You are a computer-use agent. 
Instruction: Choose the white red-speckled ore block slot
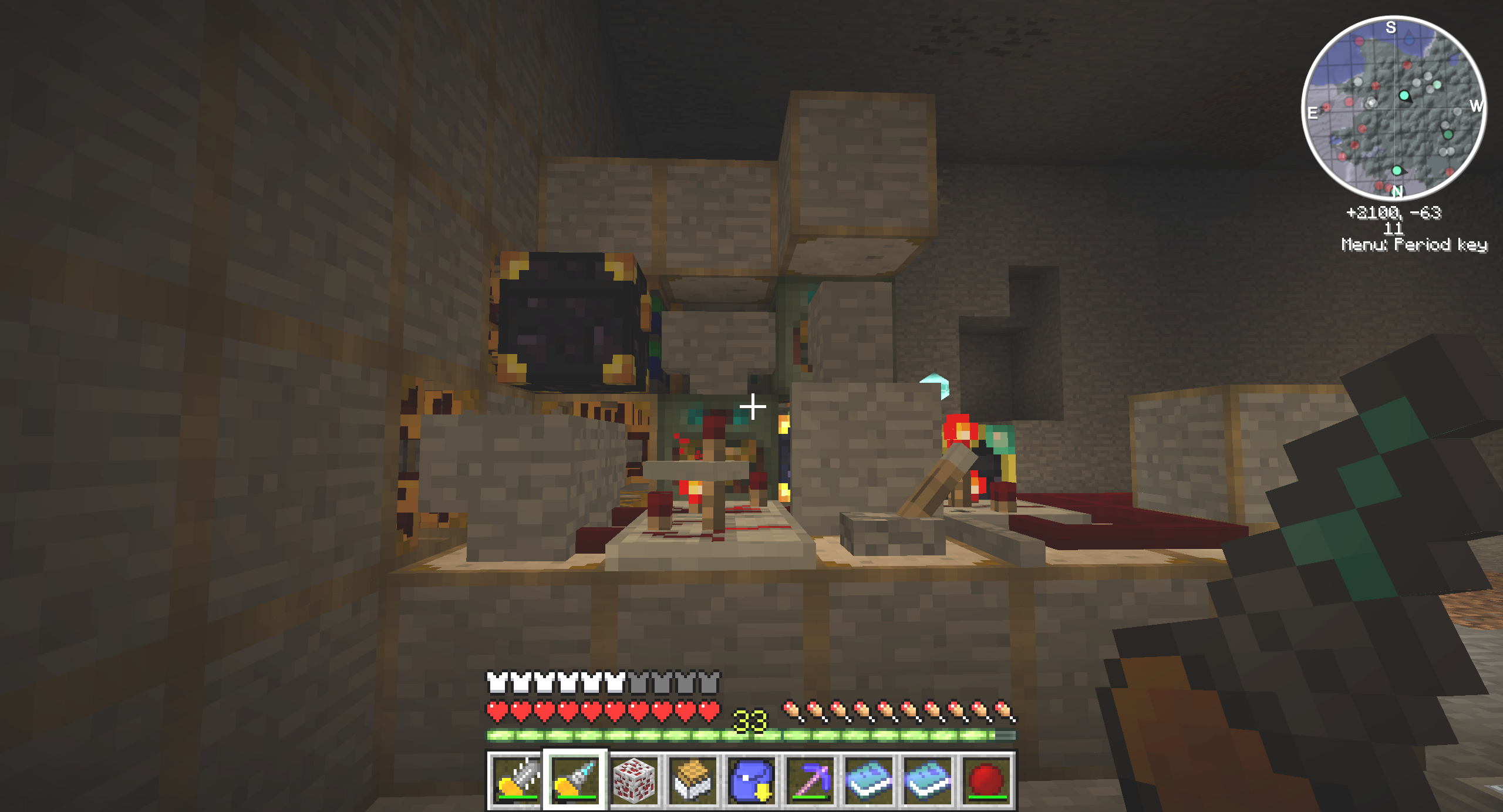[x=634, y=780]
